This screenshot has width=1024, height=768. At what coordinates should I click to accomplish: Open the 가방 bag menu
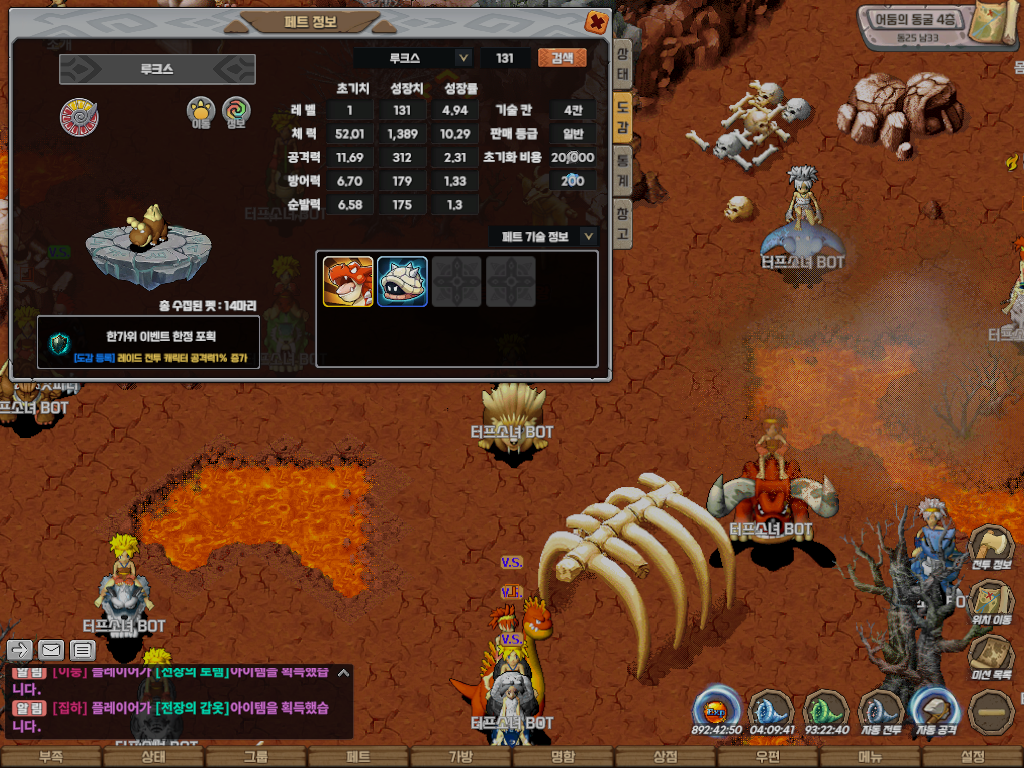coord(460,757)
